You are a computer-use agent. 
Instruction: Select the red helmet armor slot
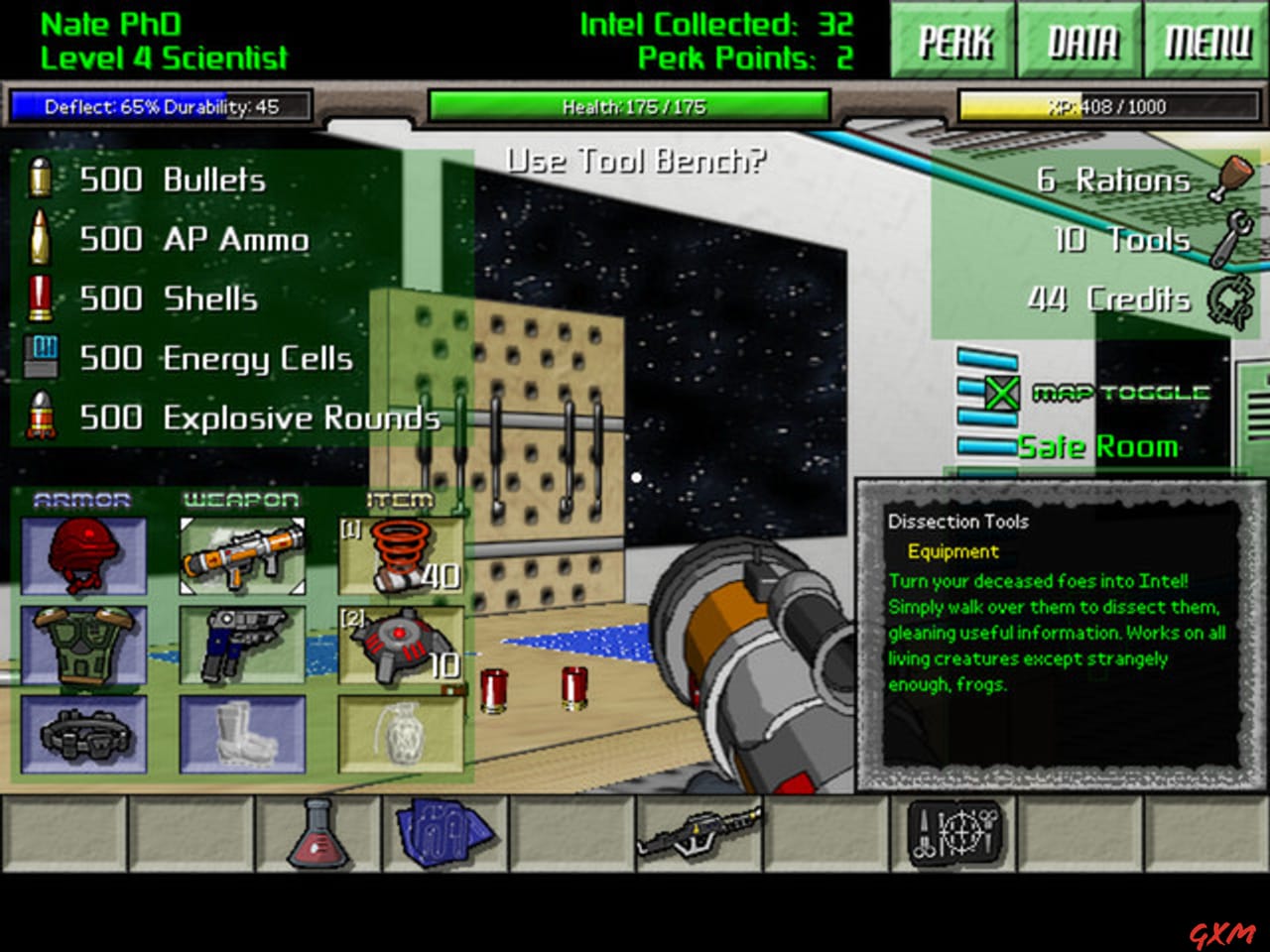pos(83,555)
